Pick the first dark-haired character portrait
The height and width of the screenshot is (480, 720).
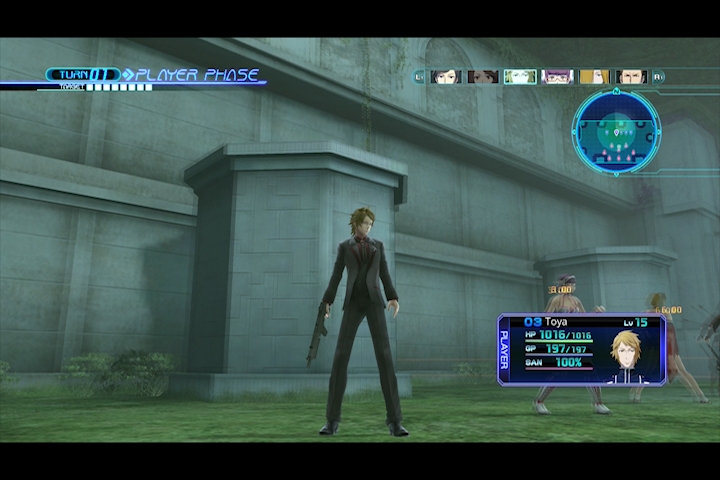(446, 76)
